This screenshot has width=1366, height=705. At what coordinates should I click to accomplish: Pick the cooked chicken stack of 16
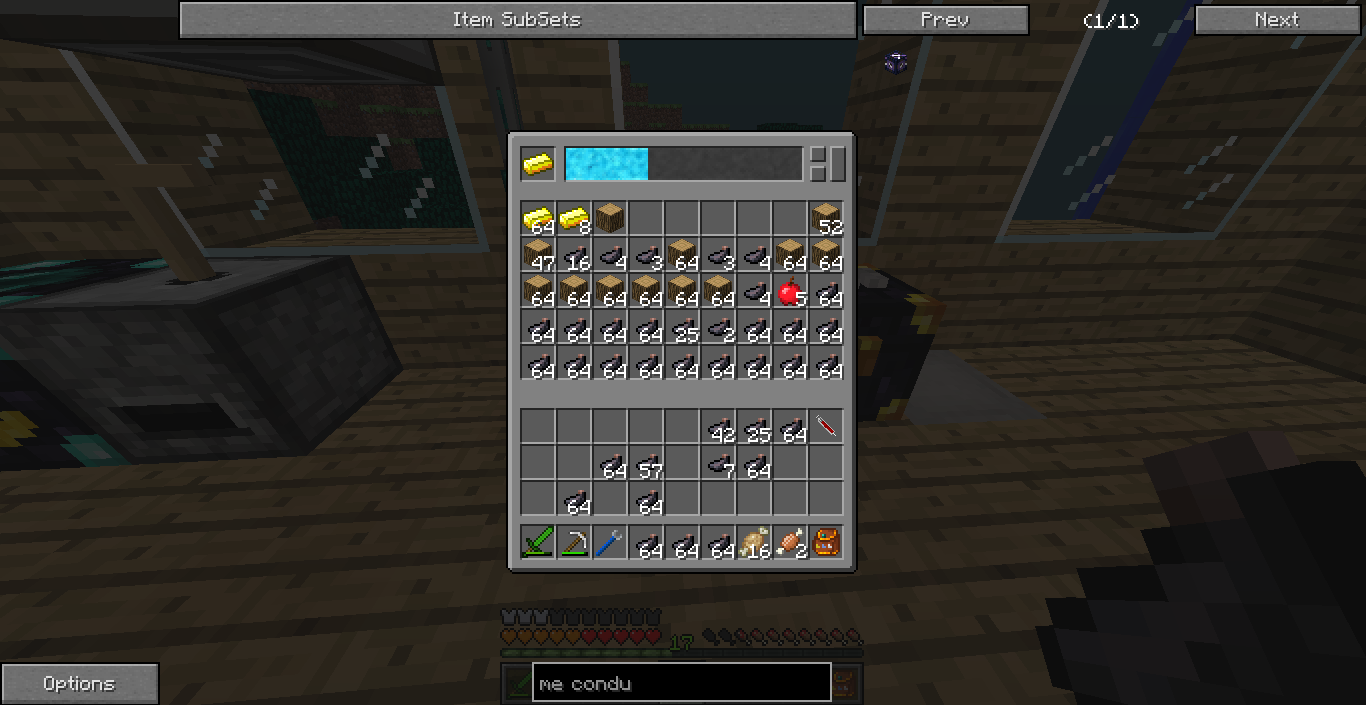pos(754,543)
